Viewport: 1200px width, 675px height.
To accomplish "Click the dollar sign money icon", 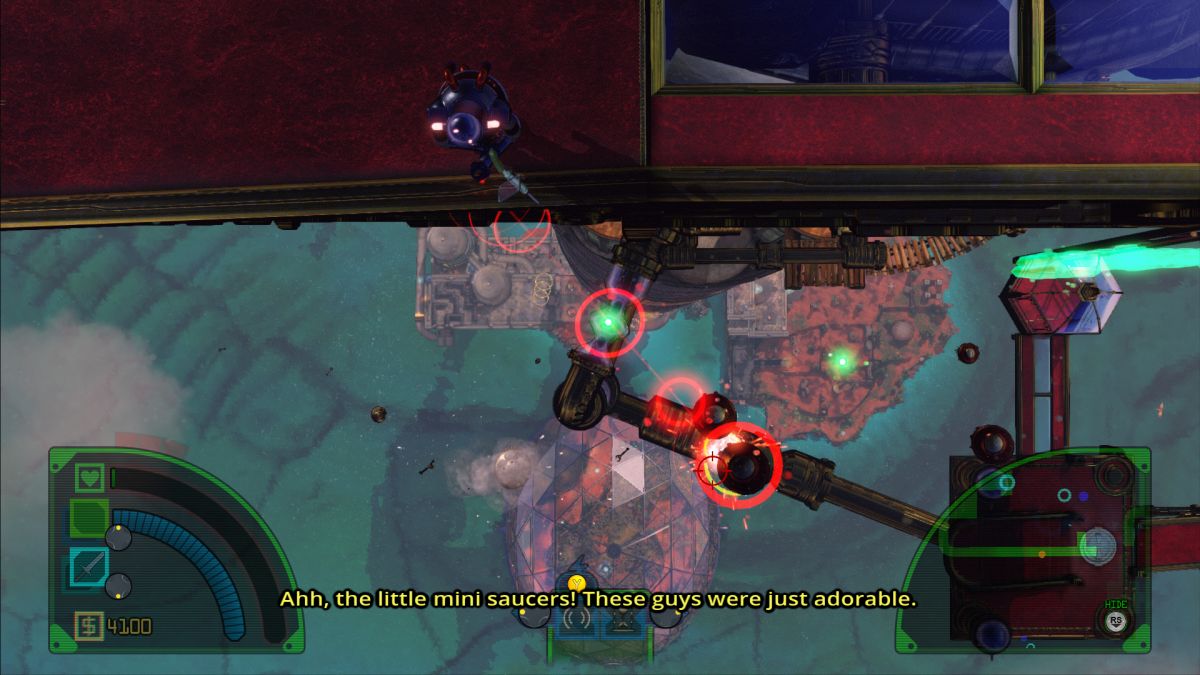I will click(89, 627).
